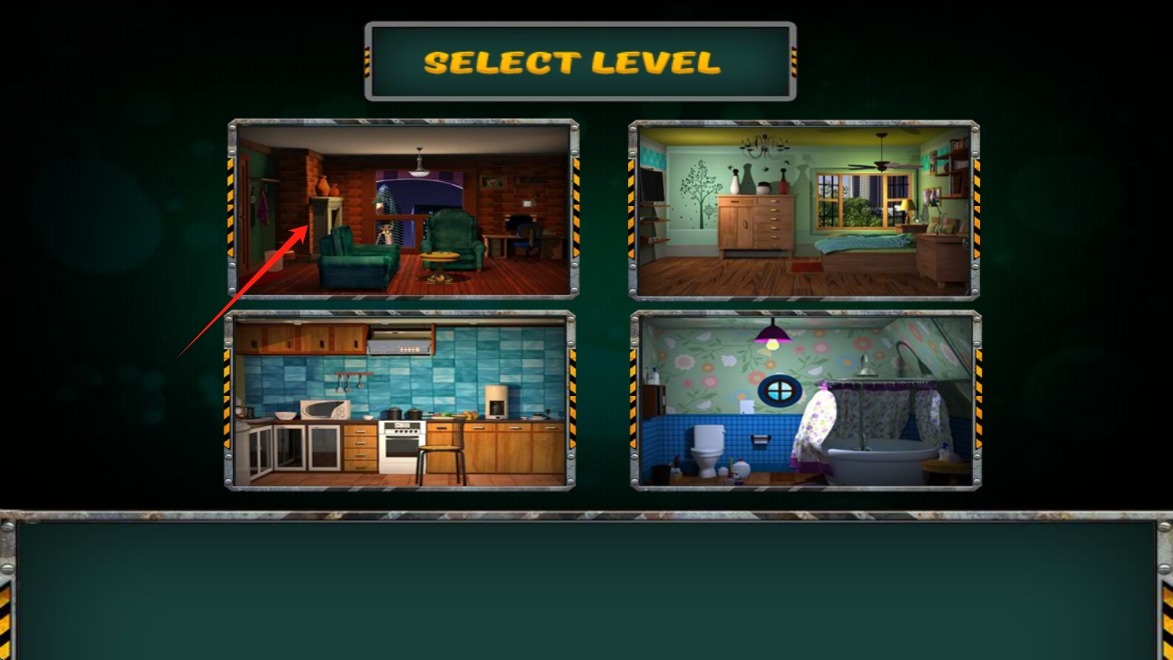Open the kitchen level
1173x660 pixels.
point(400,399)
